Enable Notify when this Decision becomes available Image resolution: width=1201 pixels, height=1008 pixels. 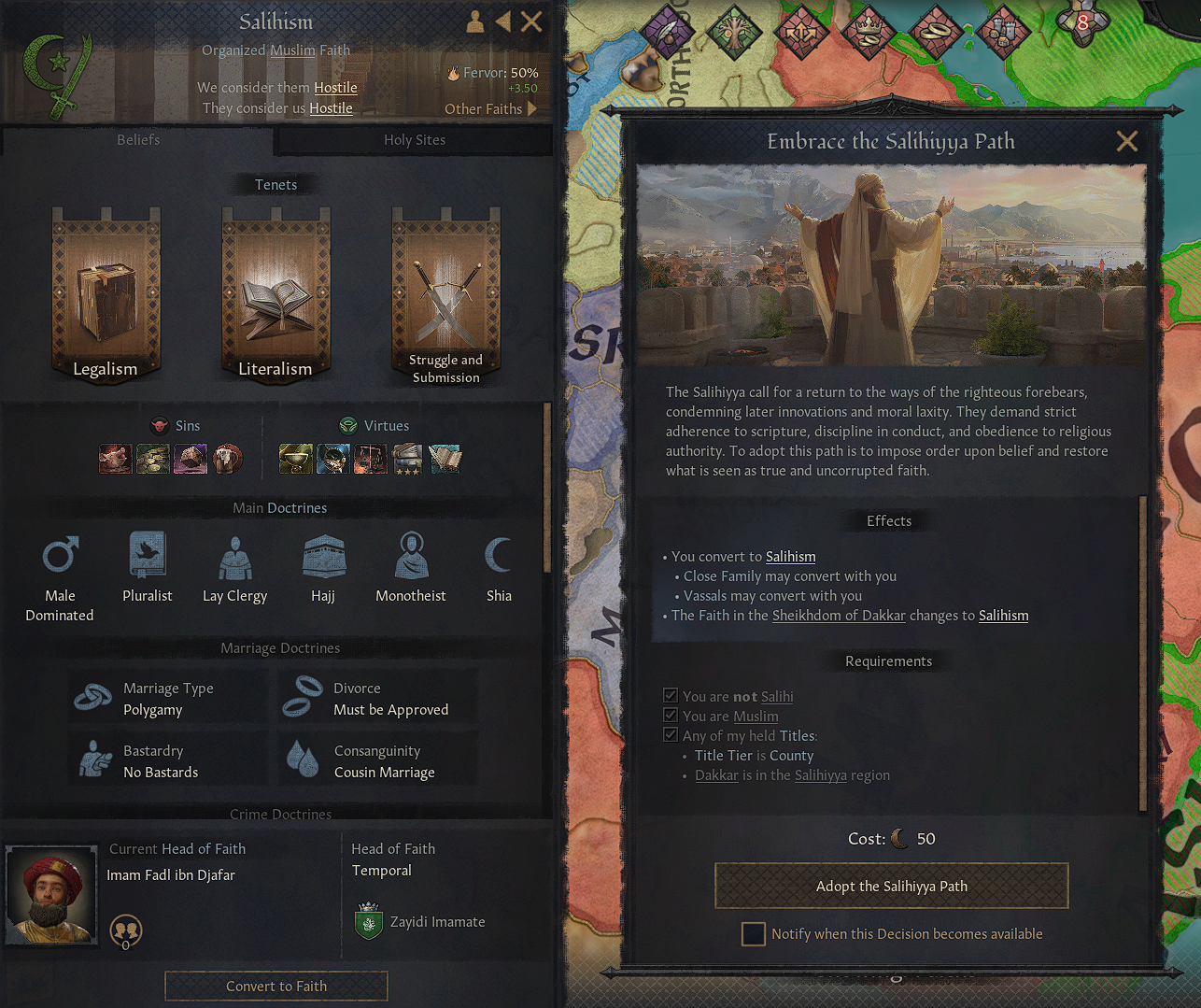pos(753,933)
